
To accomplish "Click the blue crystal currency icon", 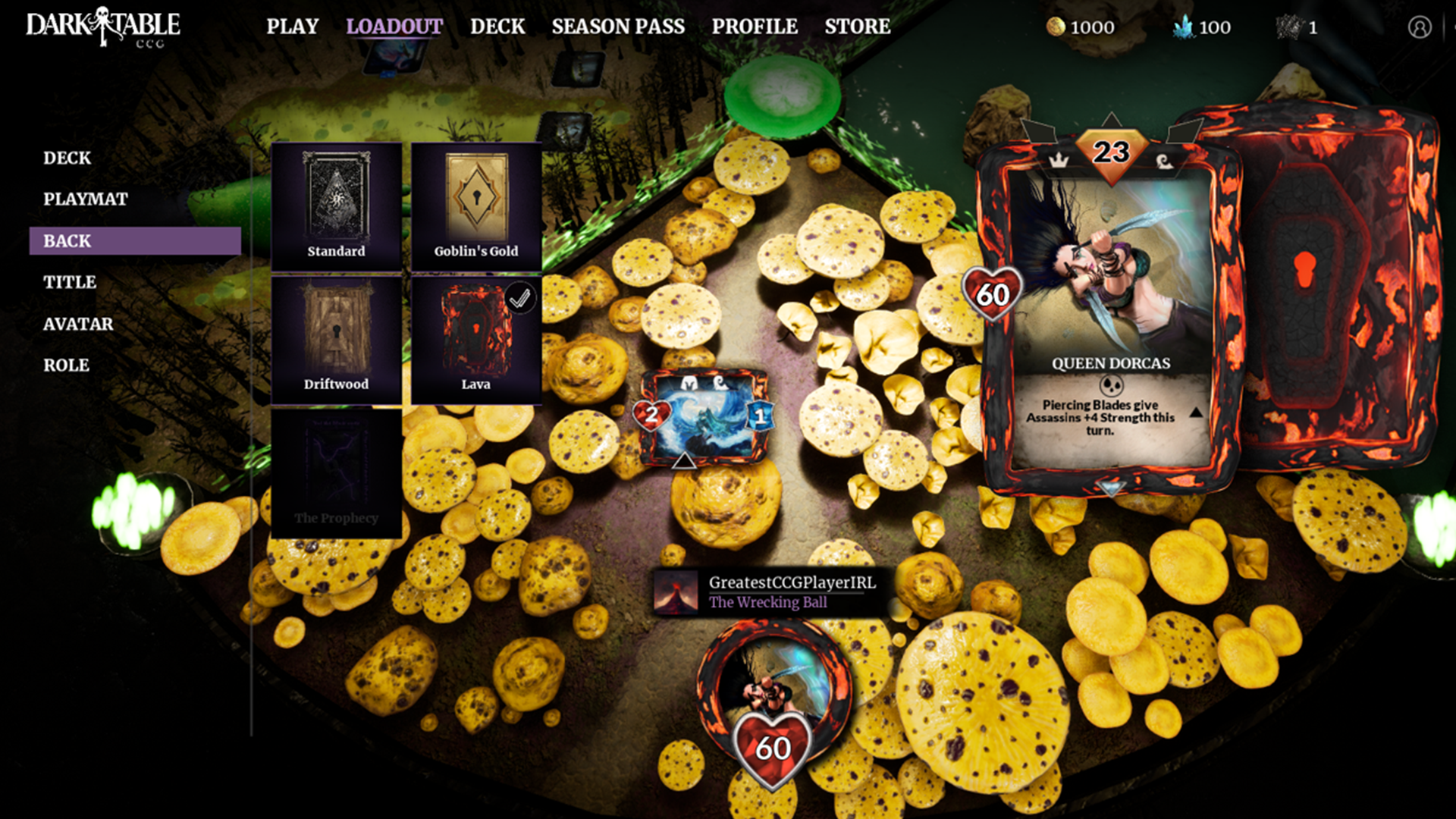I will pos(1181,27).
